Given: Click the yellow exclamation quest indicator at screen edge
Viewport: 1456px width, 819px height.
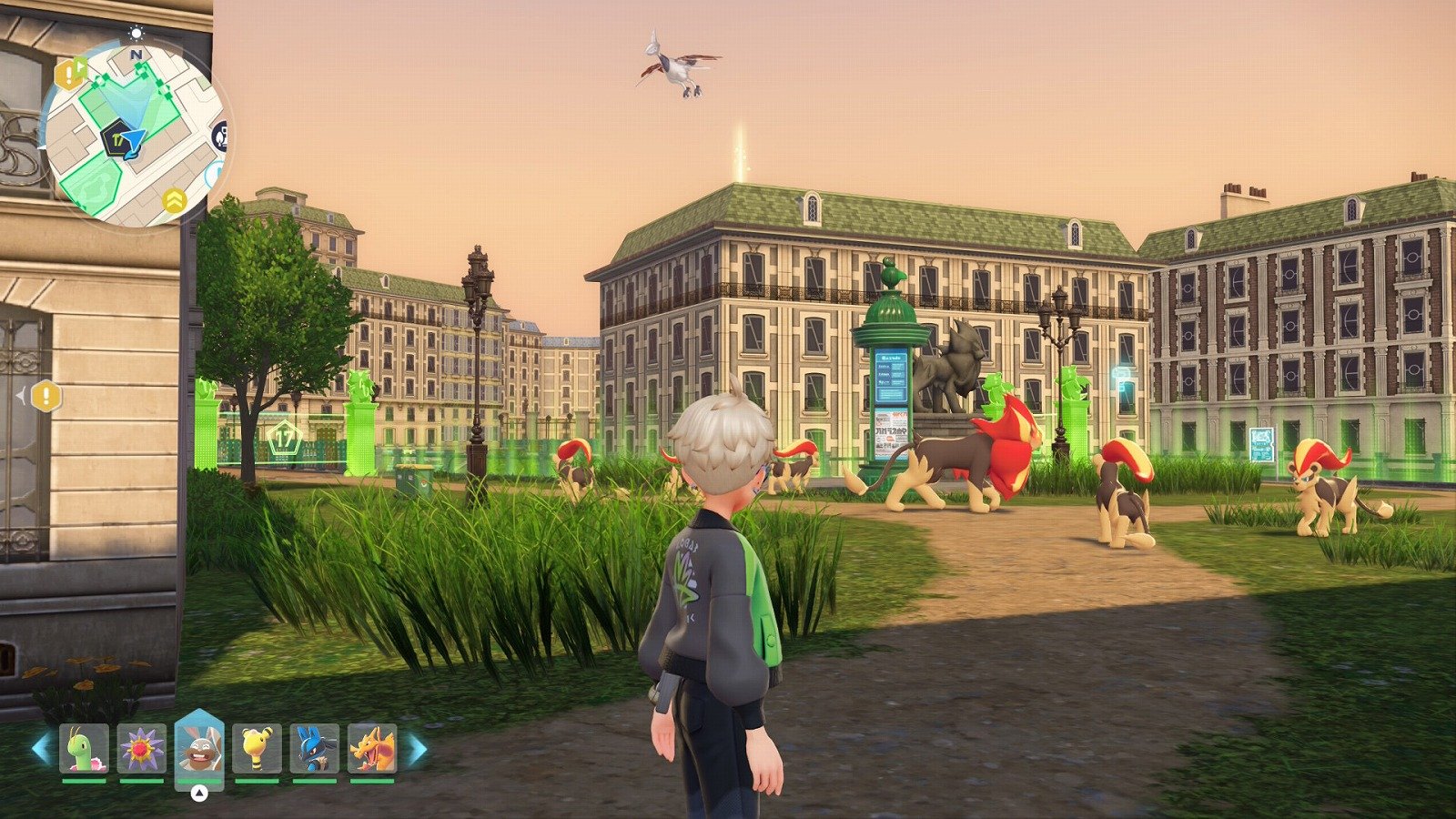Looking at the screenshot, I should pos(45,396).
